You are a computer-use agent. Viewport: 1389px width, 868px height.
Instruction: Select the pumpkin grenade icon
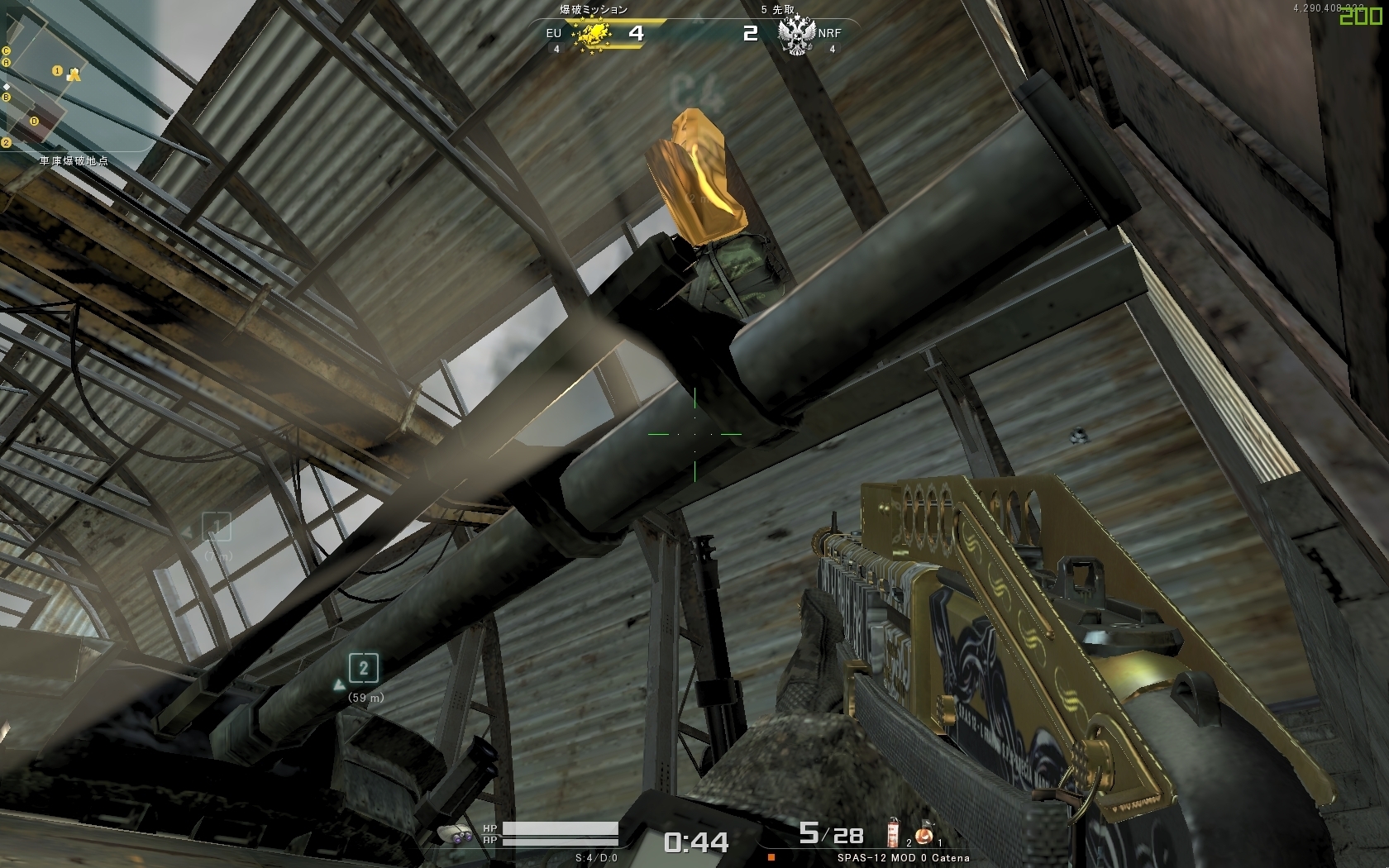(924, 835)
